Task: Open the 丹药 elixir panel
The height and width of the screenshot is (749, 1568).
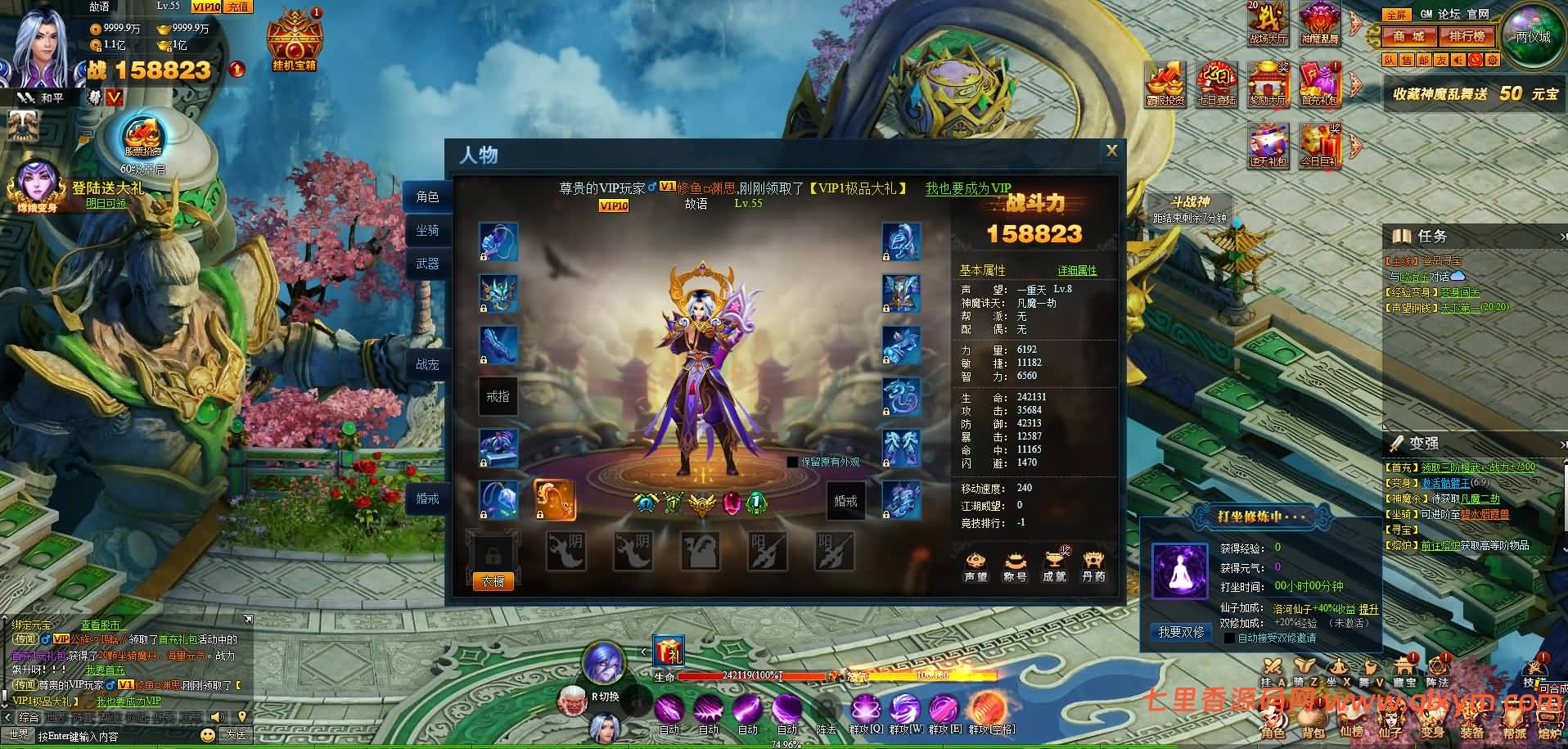Action: click(x=1093, y=567)
